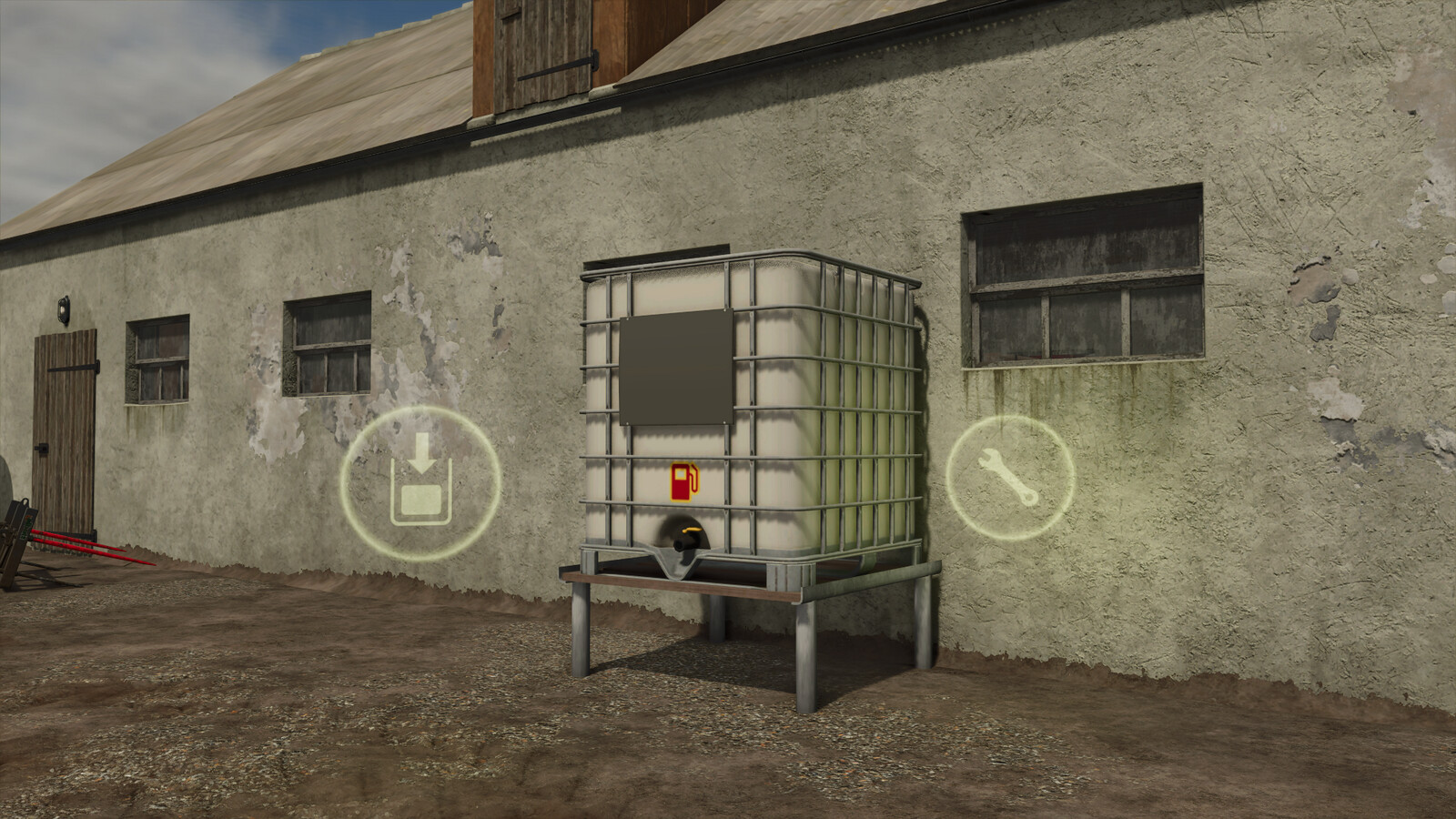Click the red fuel pump decal

click(685, 481)
